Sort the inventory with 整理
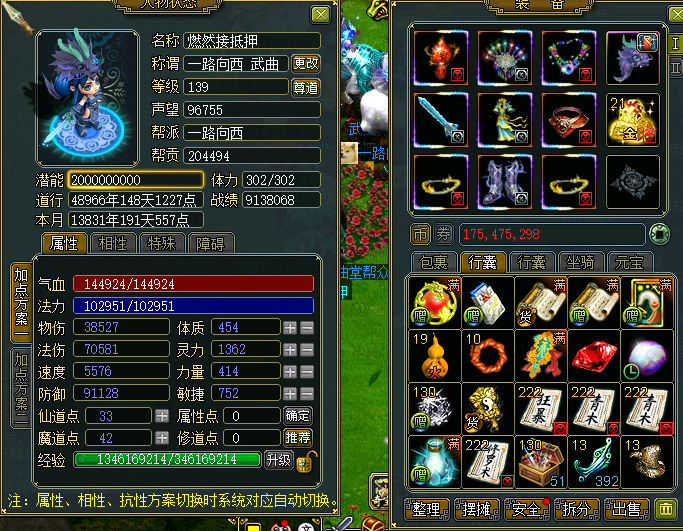 [x=427, y=511]
